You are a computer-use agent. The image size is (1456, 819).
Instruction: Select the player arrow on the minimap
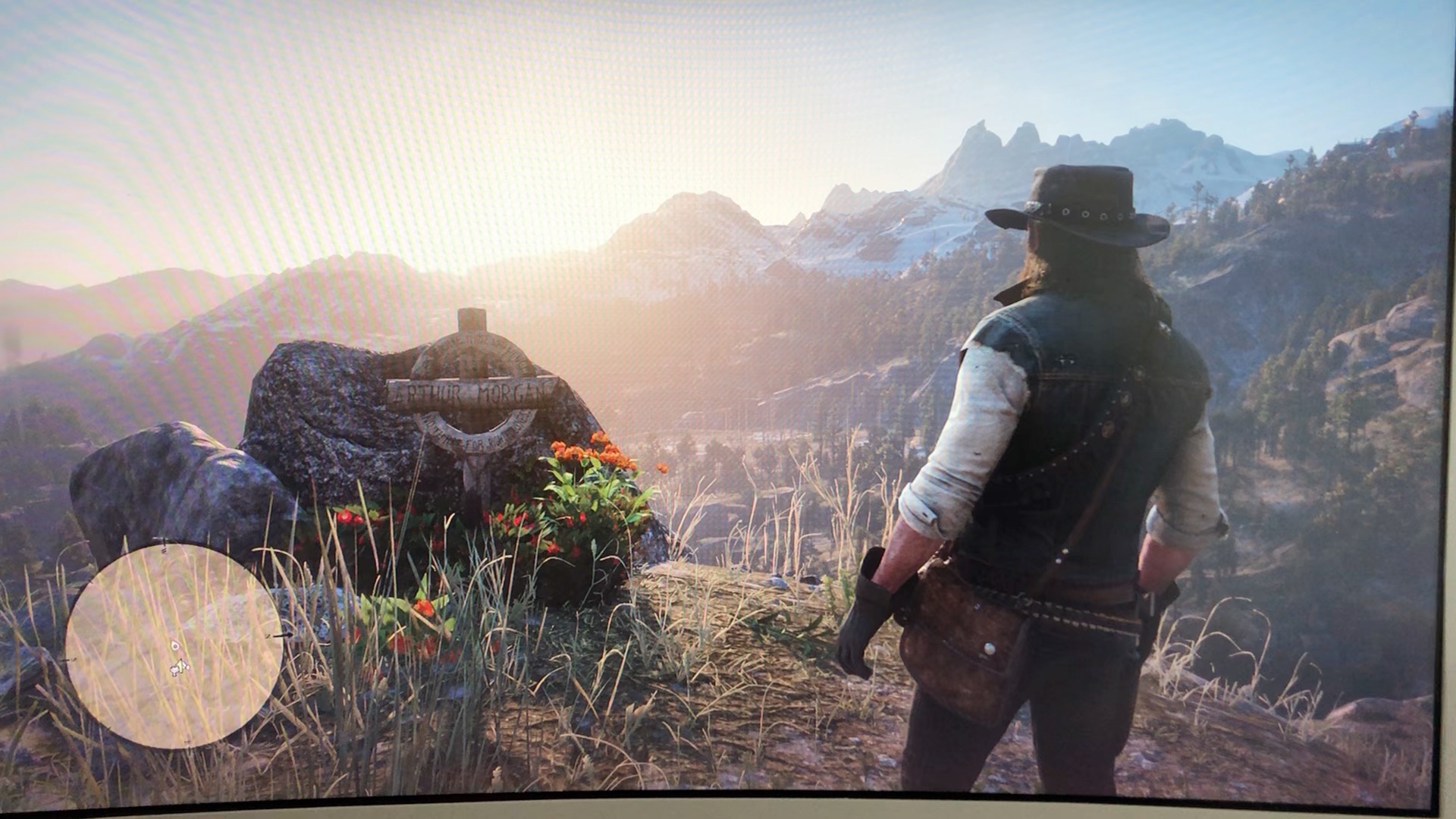(180, 667)
